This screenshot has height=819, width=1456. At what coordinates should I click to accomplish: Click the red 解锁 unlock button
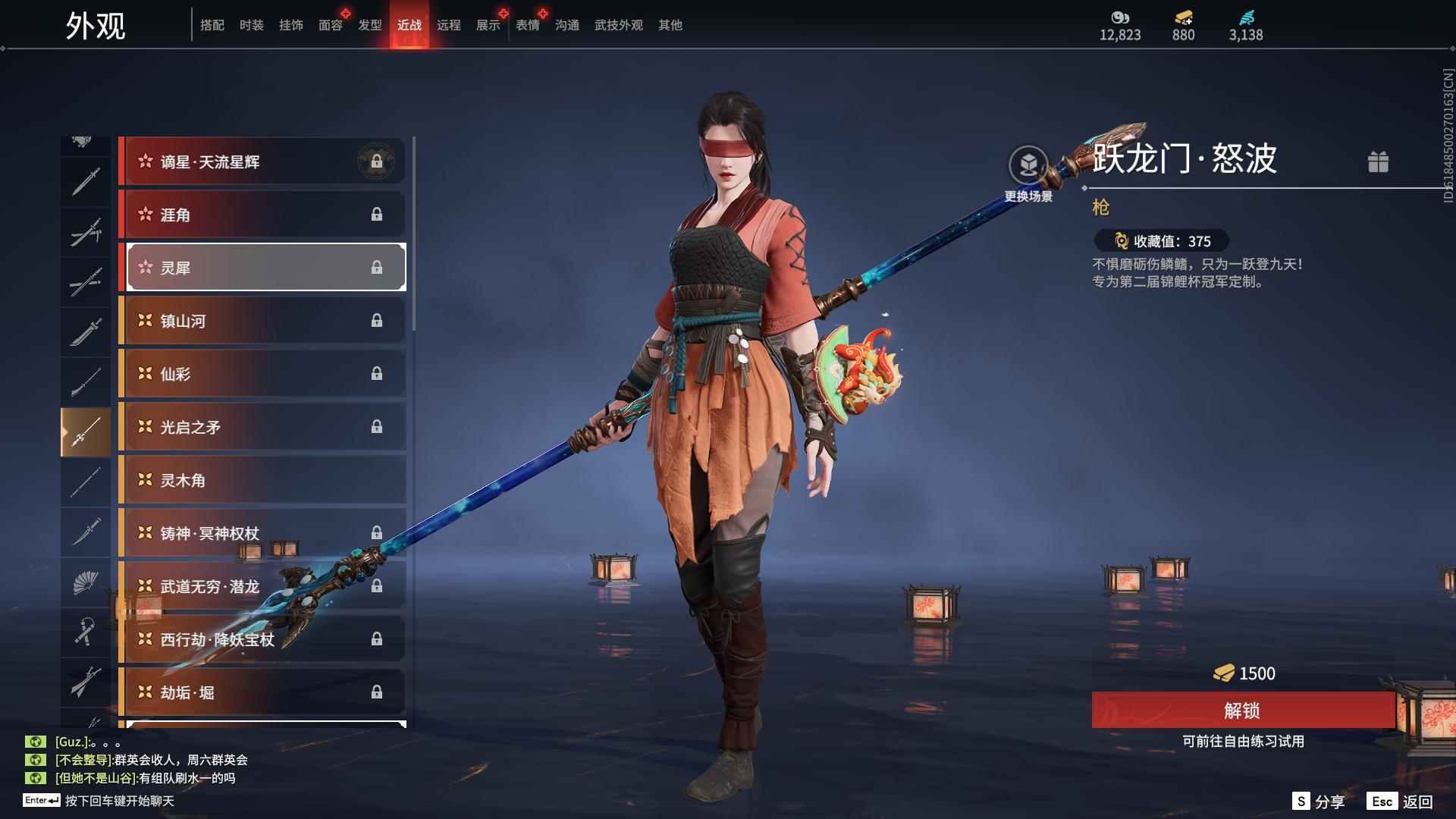point(1242,711)
